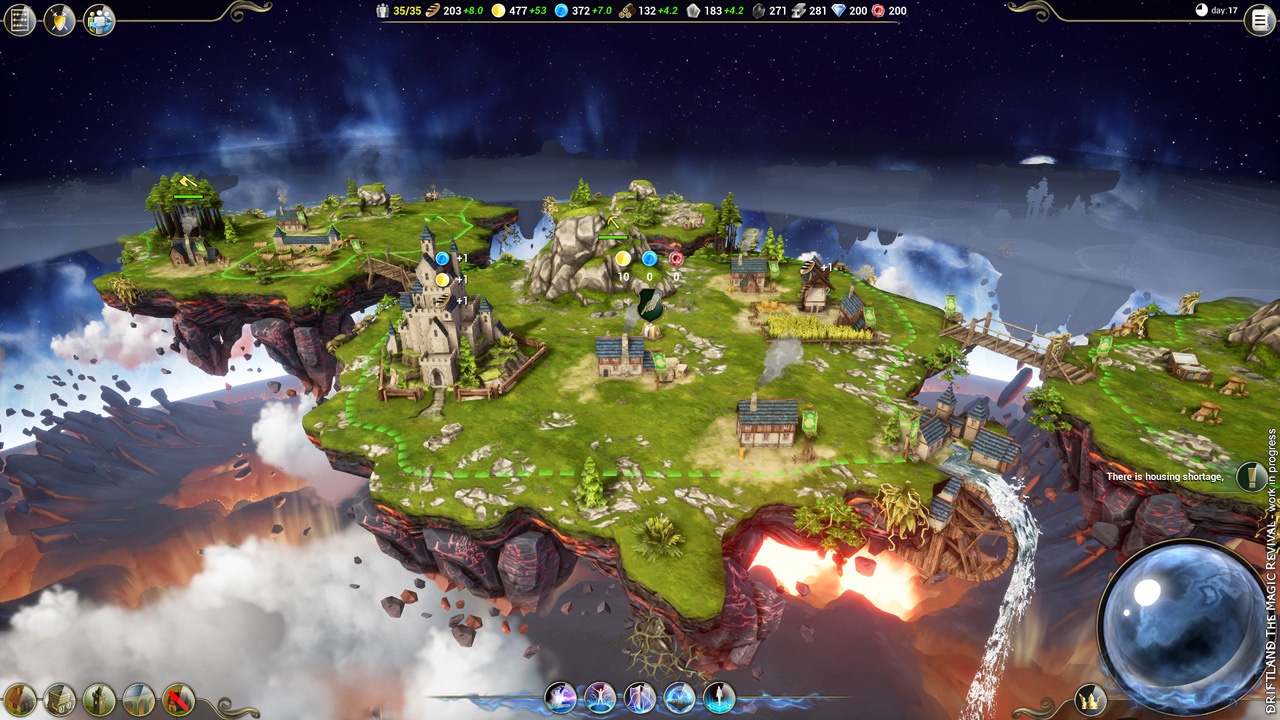
Task: Open the main menu hamburger button
Action: coord(1259,20)
